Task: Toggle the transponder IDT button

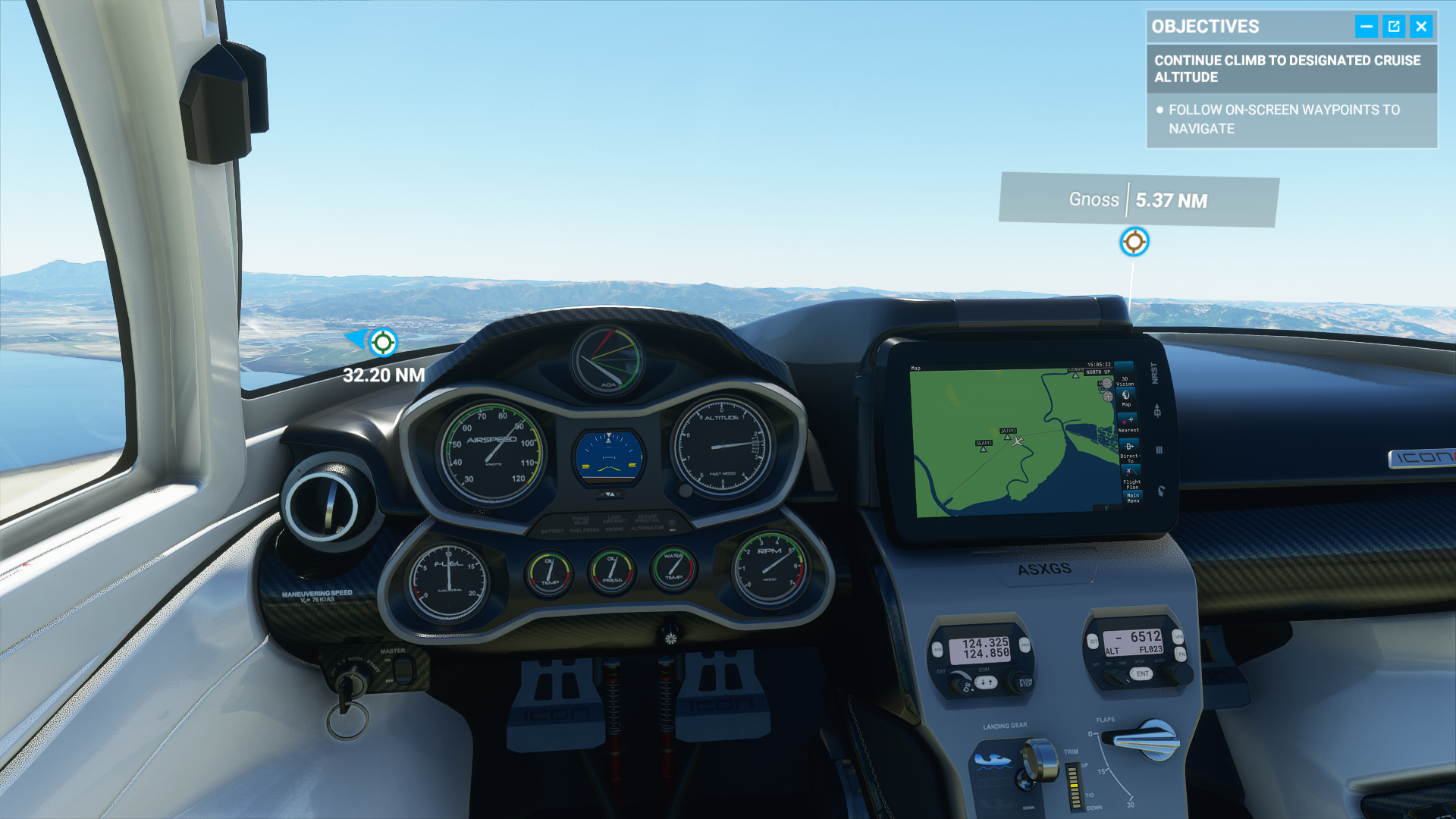Action: (x=1093, y=642)
